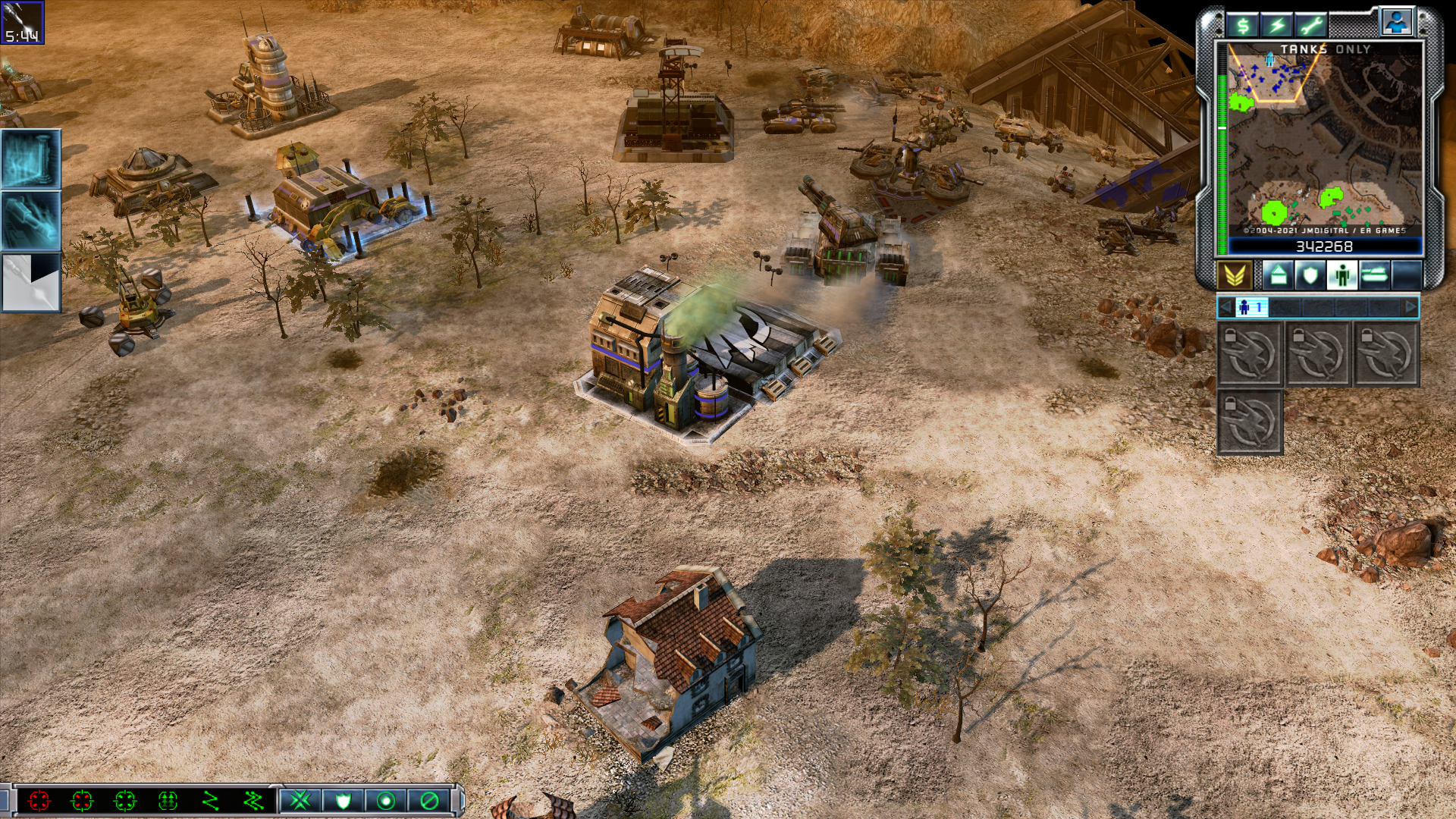Set the aggressive stance red crosshair
Screen dimensions: 1456x819
pyautogui.click(x=39, y=800)
